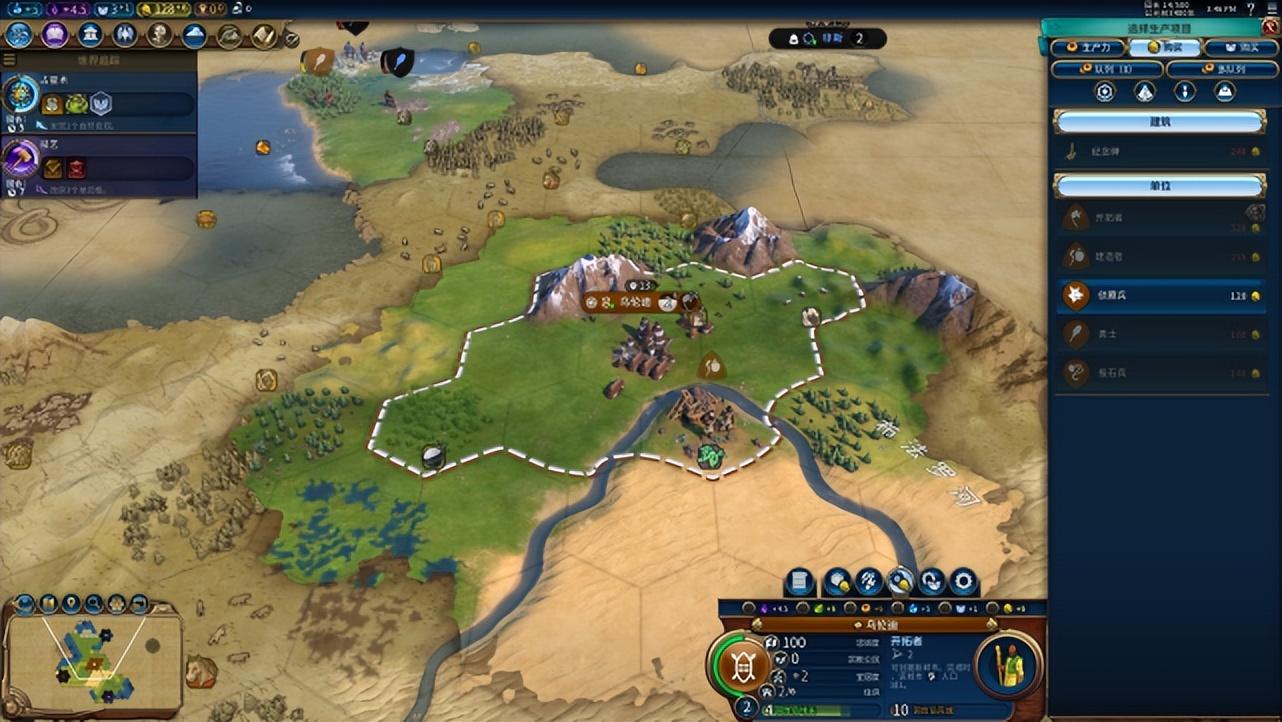Choose the settler unit entry
This screenshot has height=722, width=1282.
pos(1160,217)
